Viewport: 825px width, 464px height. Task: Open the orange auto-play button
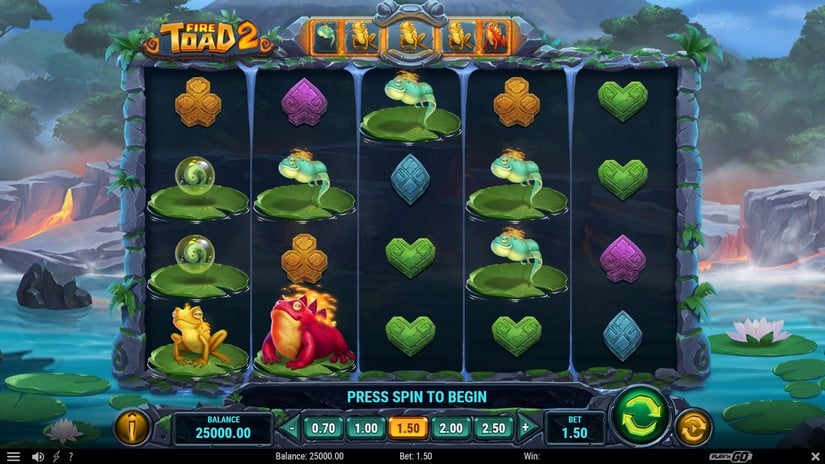[x=693, y=427]
